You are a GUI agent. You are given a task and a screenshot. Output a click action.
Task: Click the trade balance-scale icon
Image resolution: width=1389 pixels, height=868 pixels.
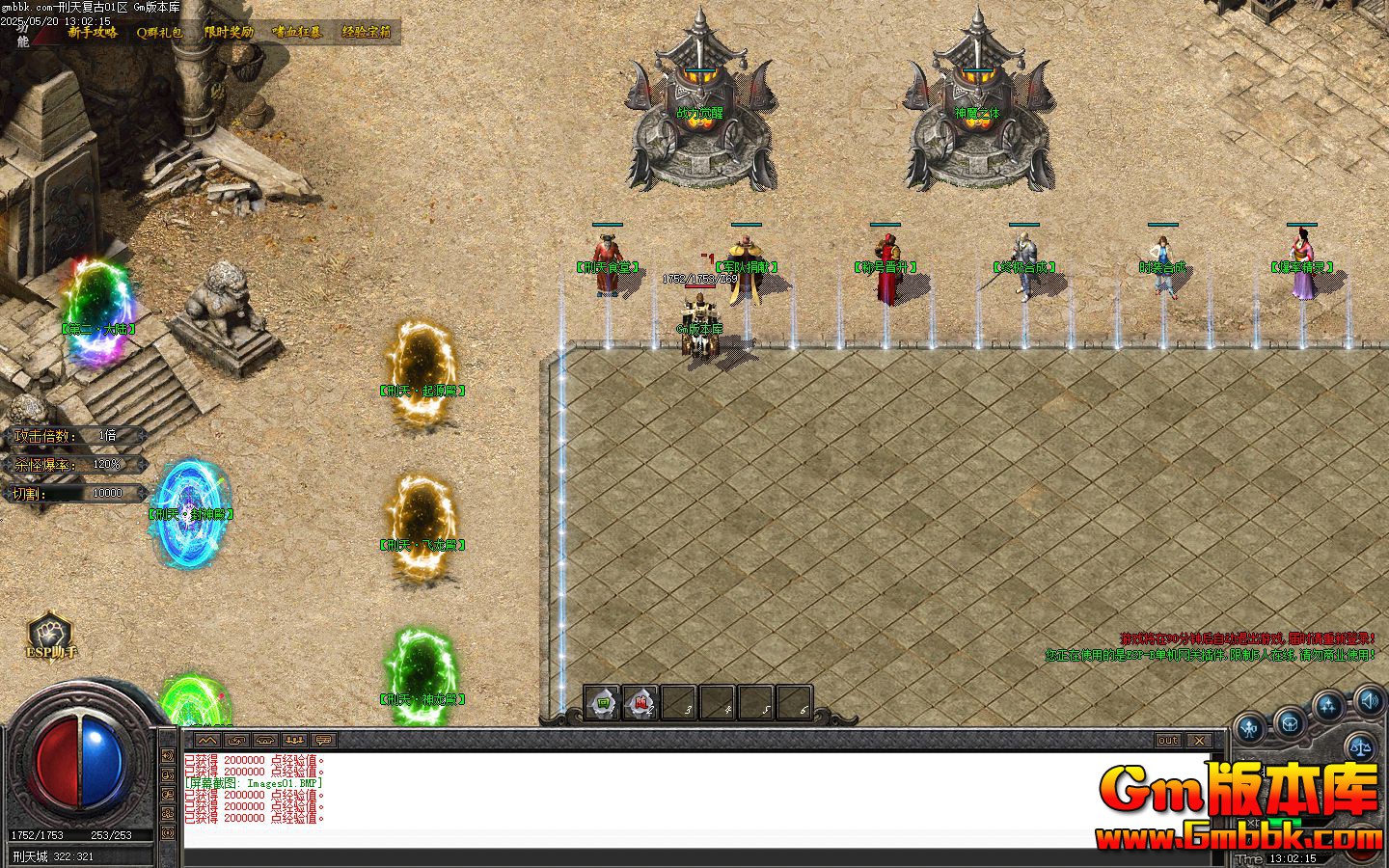click(1359, 746)
